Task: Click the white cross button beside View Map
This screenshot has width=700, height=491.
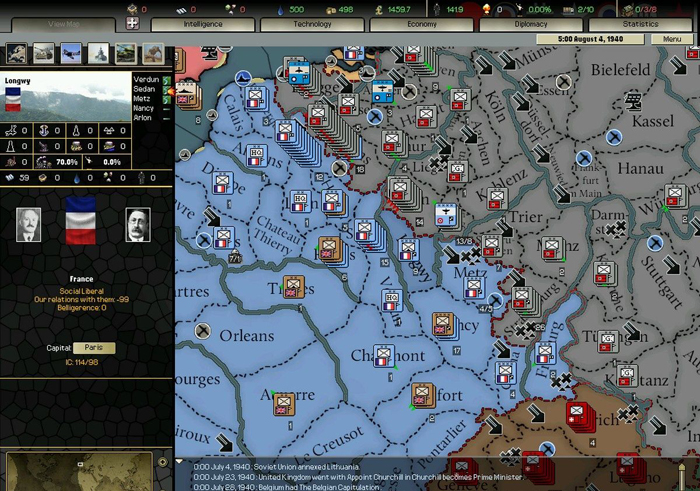Action: [132, 23]
